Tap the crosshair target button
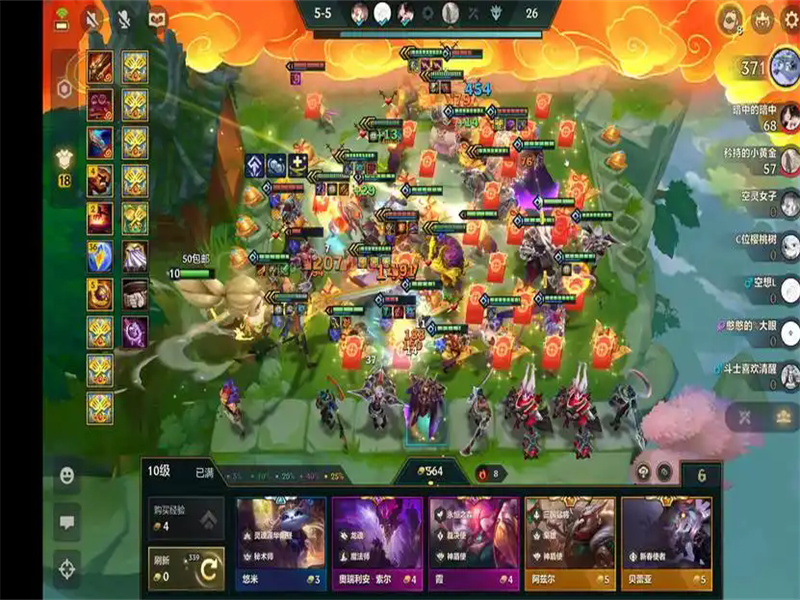This screenshot has height=600, width=800. point(68,568)
